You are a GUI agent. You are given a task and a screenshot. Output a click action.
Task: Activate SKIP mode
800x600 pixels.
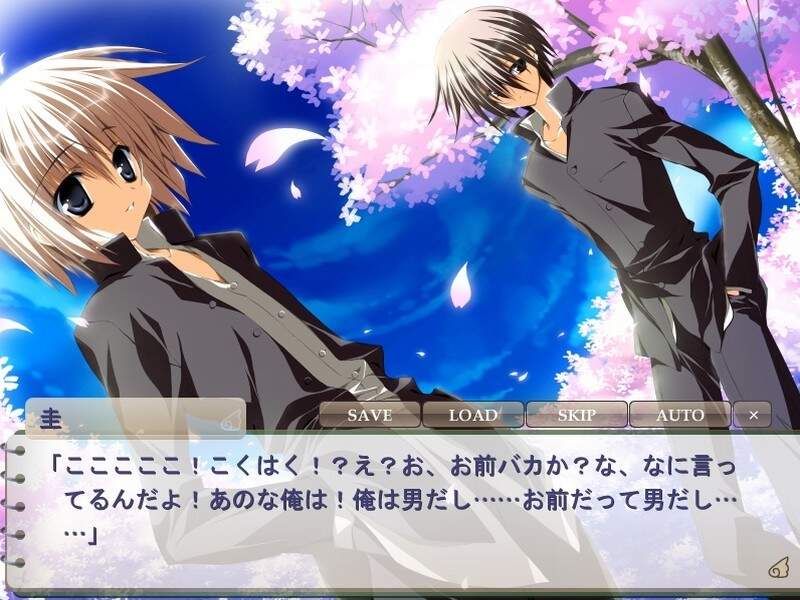coord(576,415)
